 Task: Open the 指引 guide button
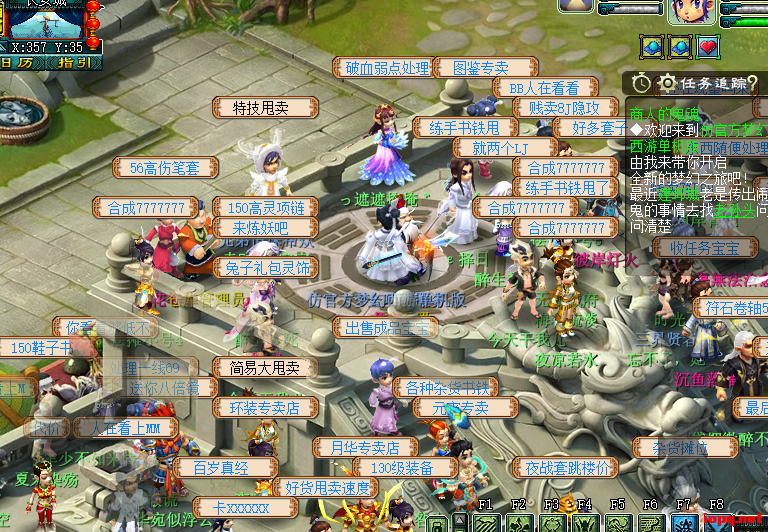tap(76, 62)
